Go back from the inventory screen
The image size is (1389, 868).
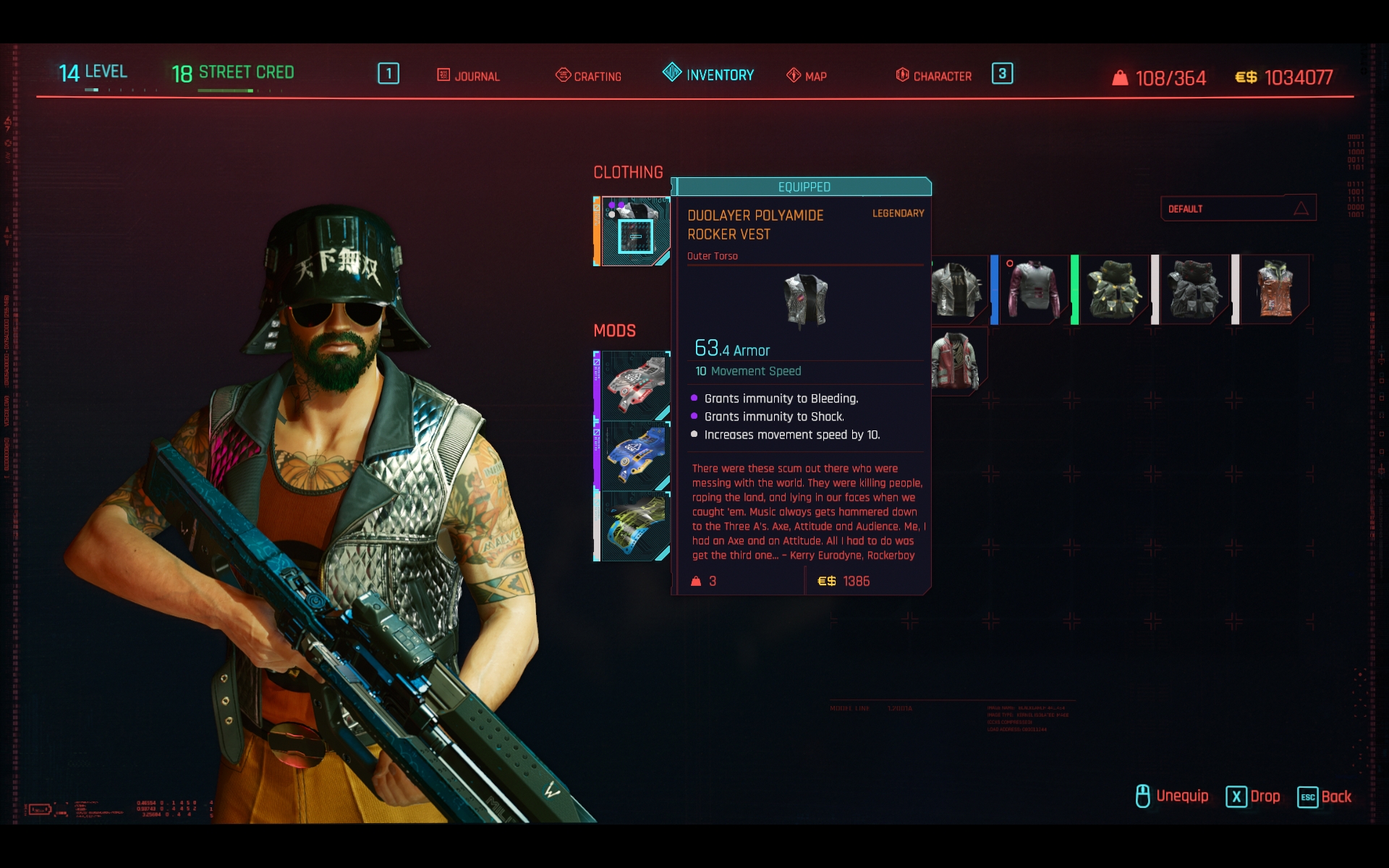point(1325,796)
